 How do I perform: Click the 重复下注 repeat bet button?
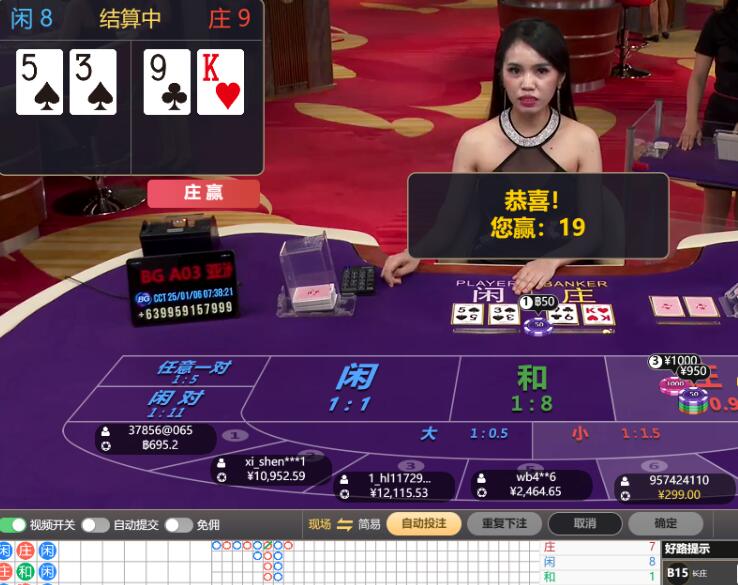(x=504, y=524)
